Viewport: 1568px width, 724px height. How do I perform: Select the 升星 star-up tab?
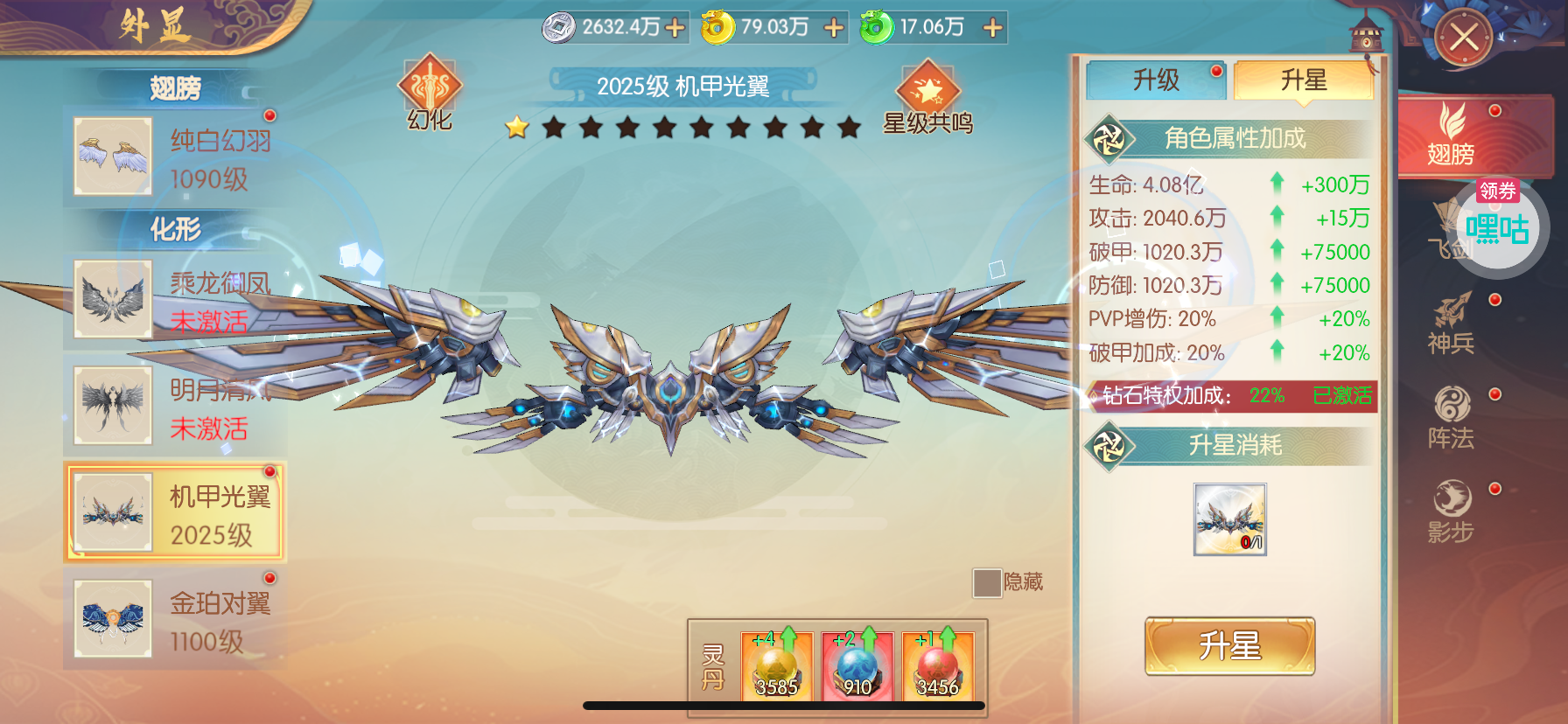(x=1303, y=80)
